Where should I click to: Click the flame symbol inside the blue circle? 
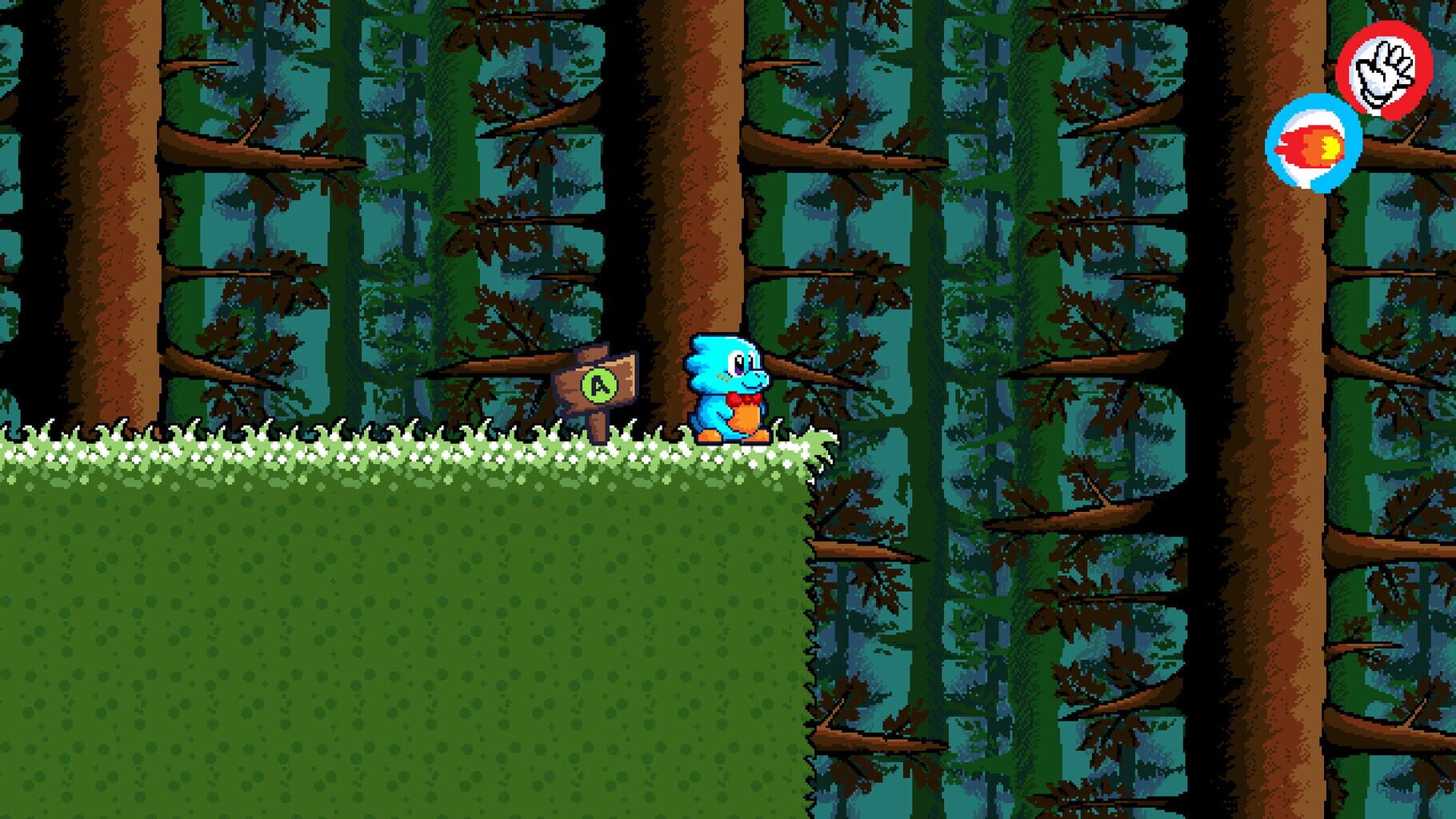[x=1314, y=144]
